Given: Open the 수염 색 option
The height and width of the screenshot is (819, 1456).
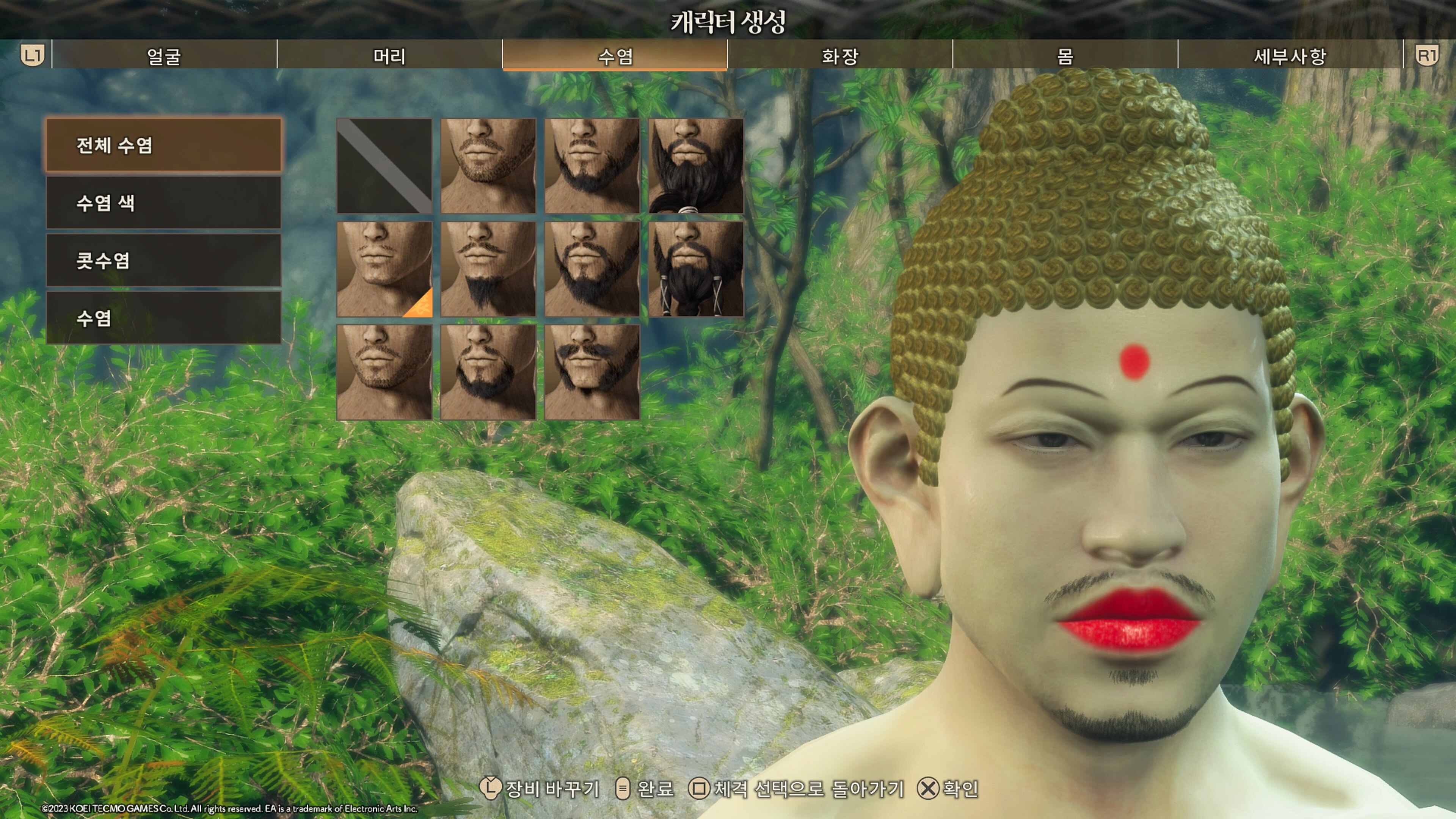Looking at the screenshot, I should pyautogui.click(x=163, y=203).
